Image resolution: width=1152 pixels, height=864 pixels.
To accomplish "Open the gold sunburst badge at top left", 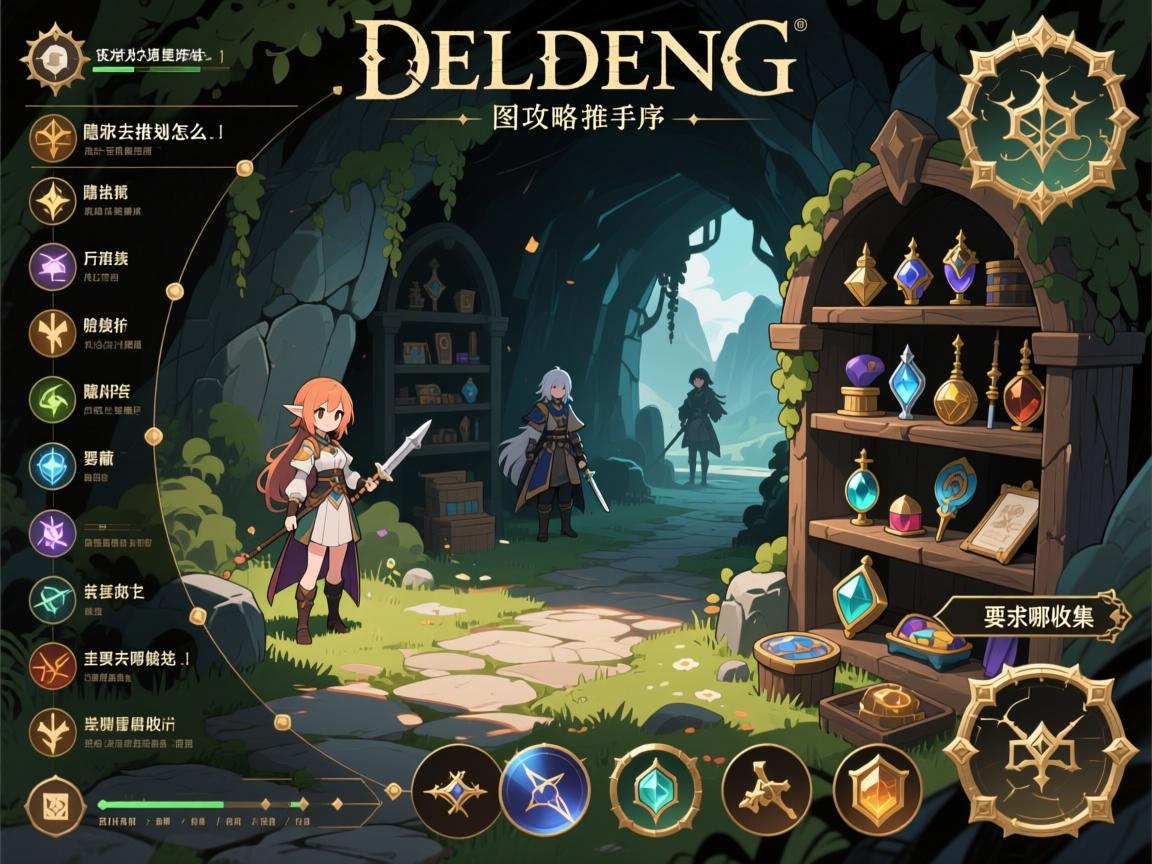I will point(46,57).
